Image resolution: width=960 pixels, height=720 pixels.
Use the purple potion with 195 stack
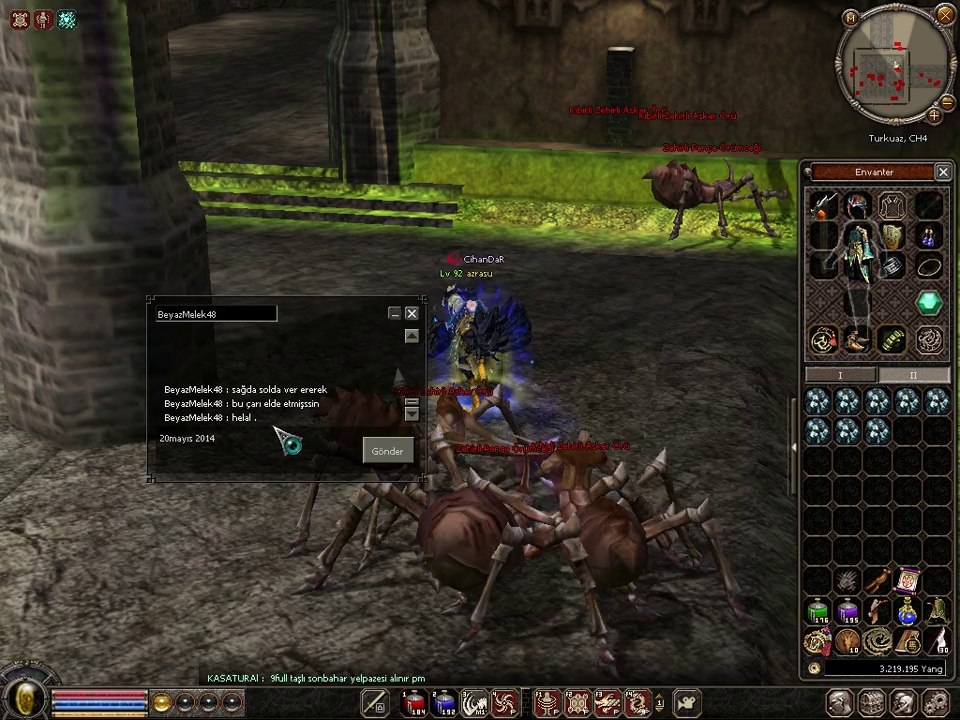click(x=848, y=611)
